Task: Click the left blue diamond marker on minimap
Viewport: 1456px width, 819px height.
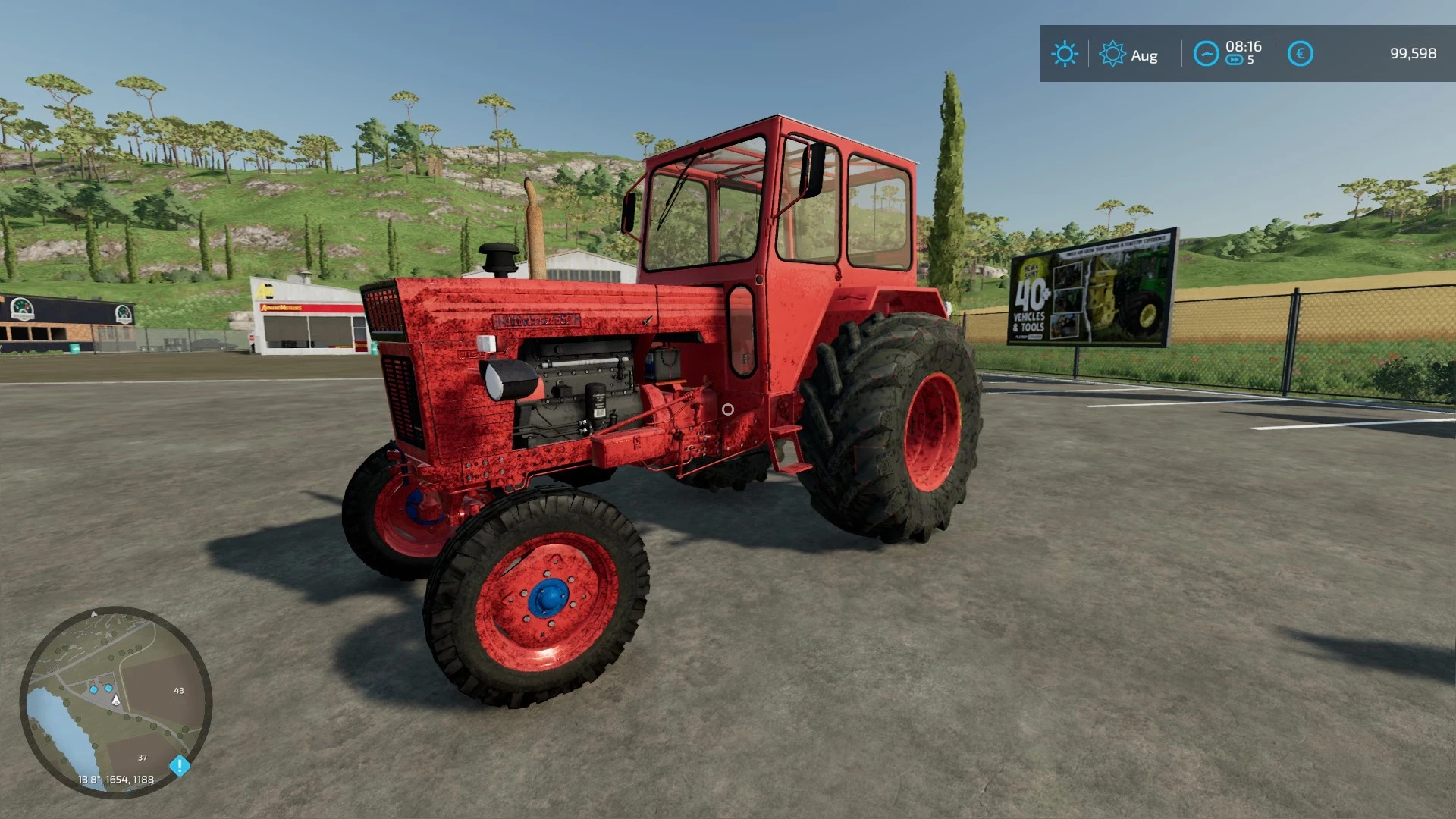Action: click(x=94, y=689)
